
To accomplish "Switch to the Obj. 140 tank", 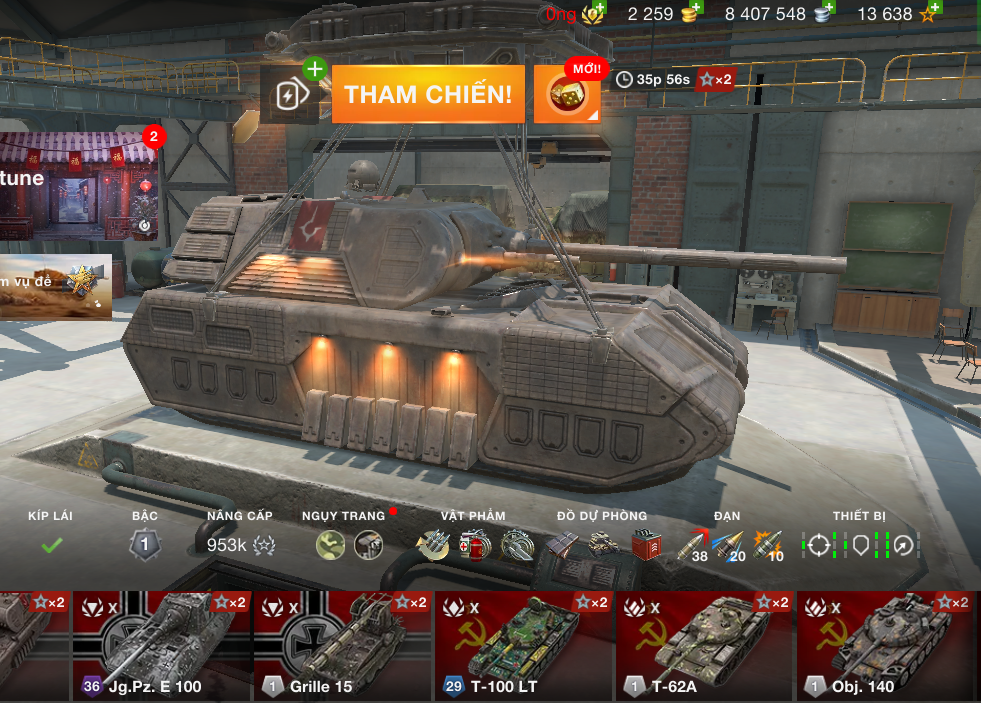I will click(885, 645).
